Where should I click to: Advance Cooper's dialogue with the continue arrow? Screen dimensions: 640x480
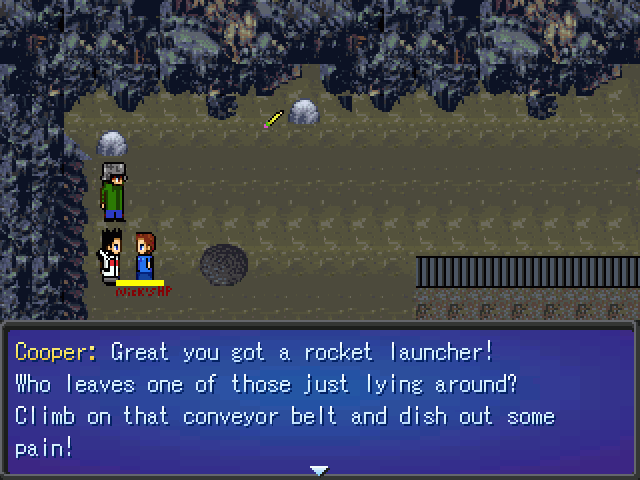coord(319,469)
